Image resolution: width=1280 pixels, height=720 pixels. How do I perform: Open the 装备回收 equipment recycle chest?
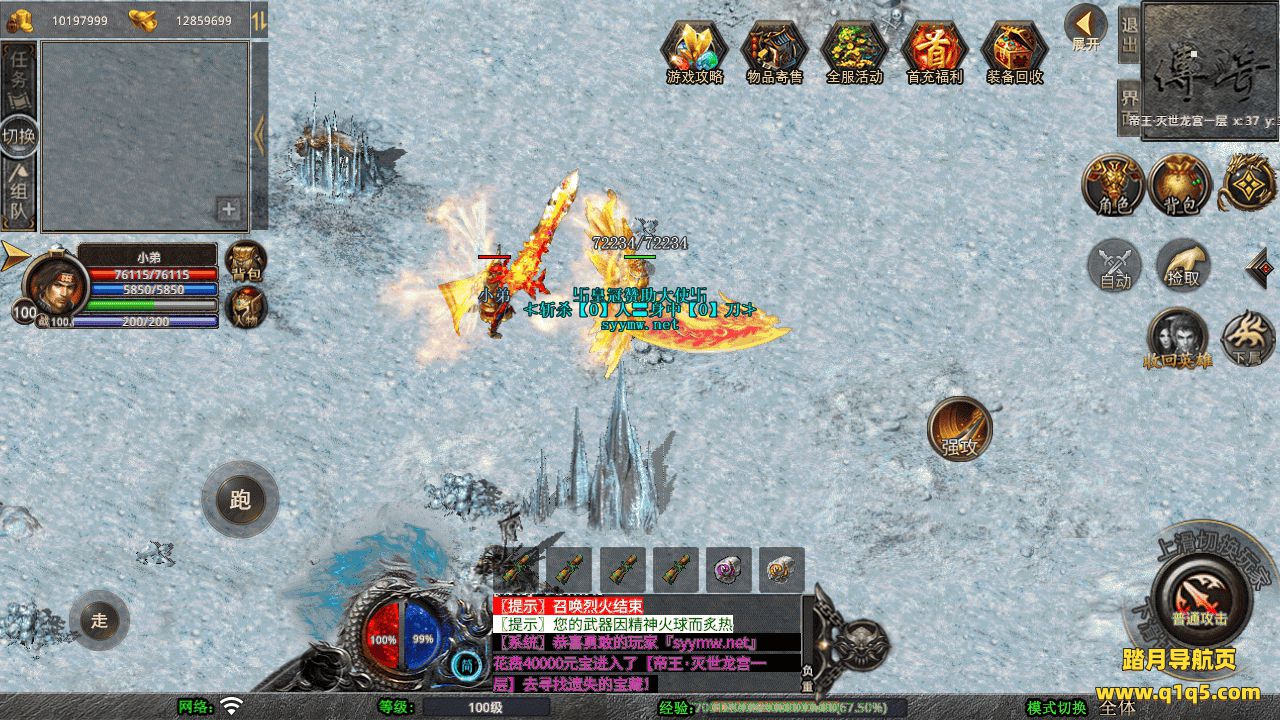tap(1014, 50)
